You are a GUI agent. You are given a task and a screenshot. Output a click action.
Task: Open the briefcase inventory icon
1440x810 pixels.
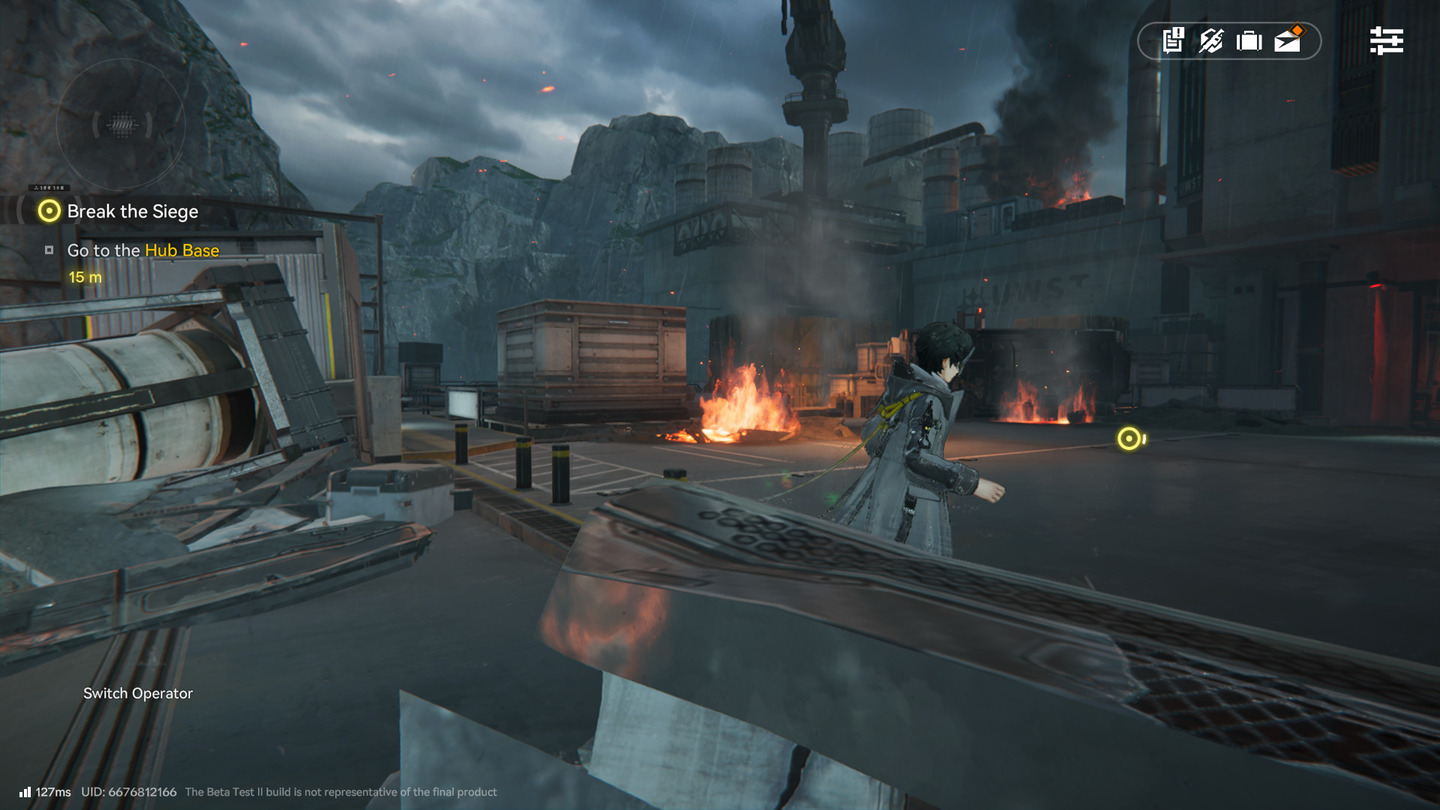pyautogui.click(x=1249, y=41)
